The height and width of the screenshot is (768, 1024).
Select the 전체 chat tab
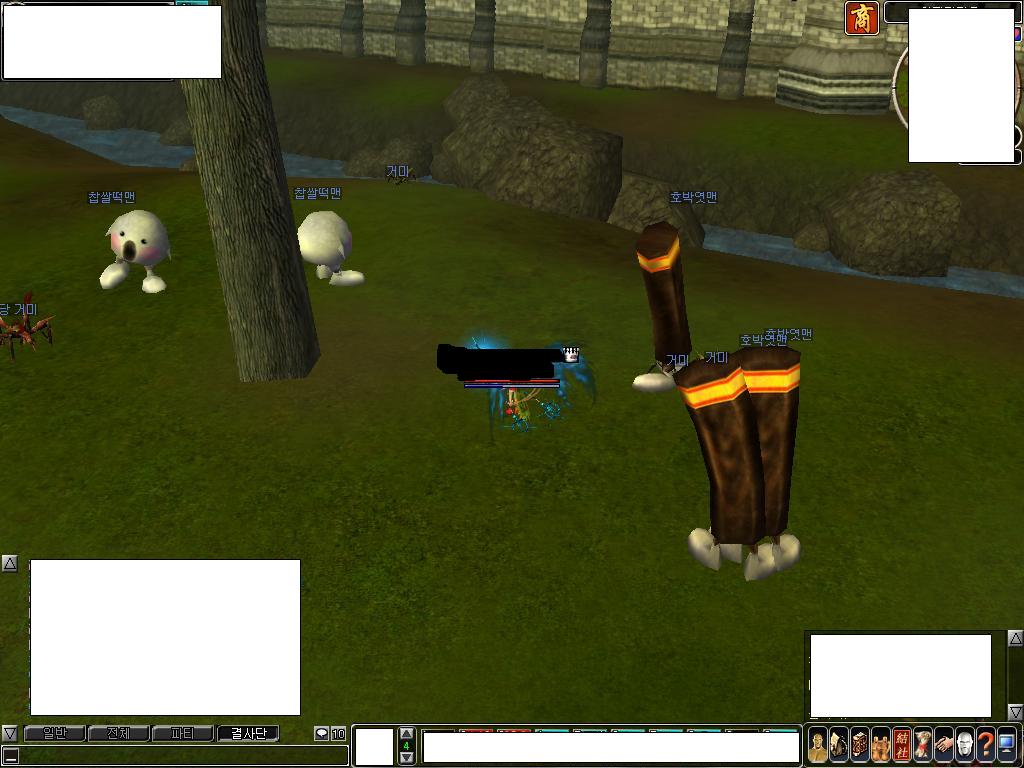click(118, 734)
